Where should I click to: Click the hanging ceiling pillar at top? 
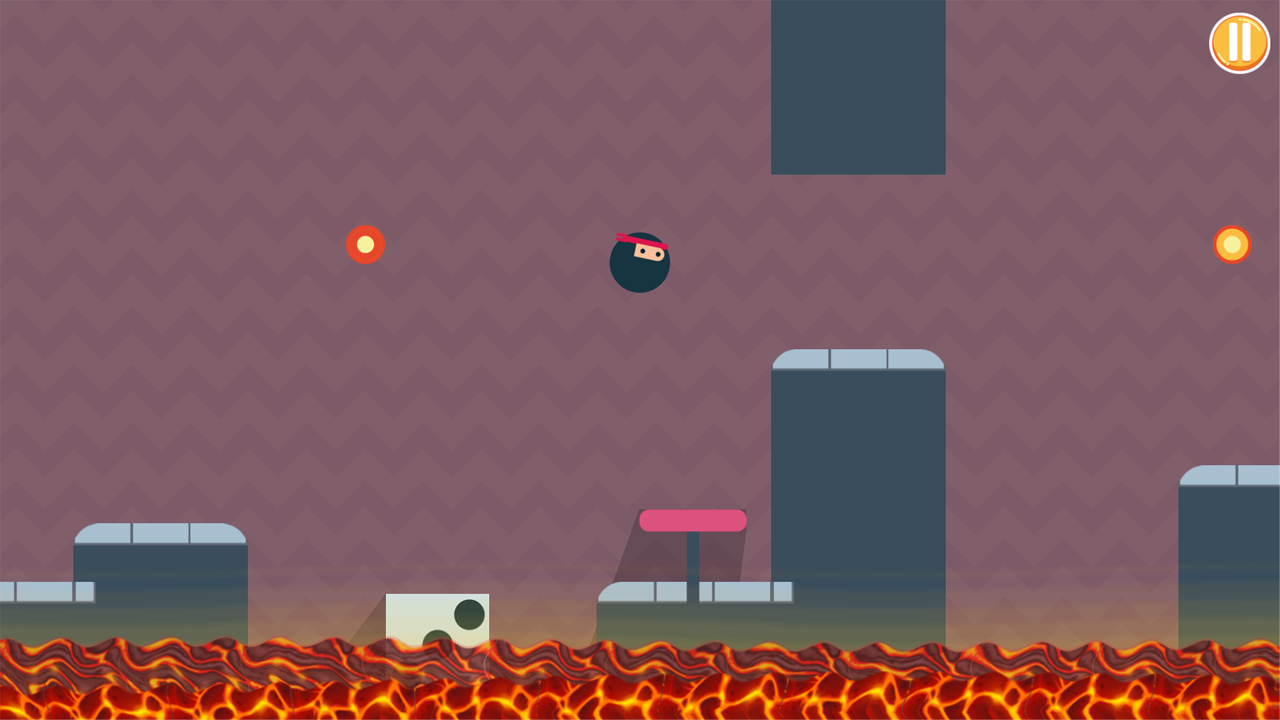click(858, 85)
